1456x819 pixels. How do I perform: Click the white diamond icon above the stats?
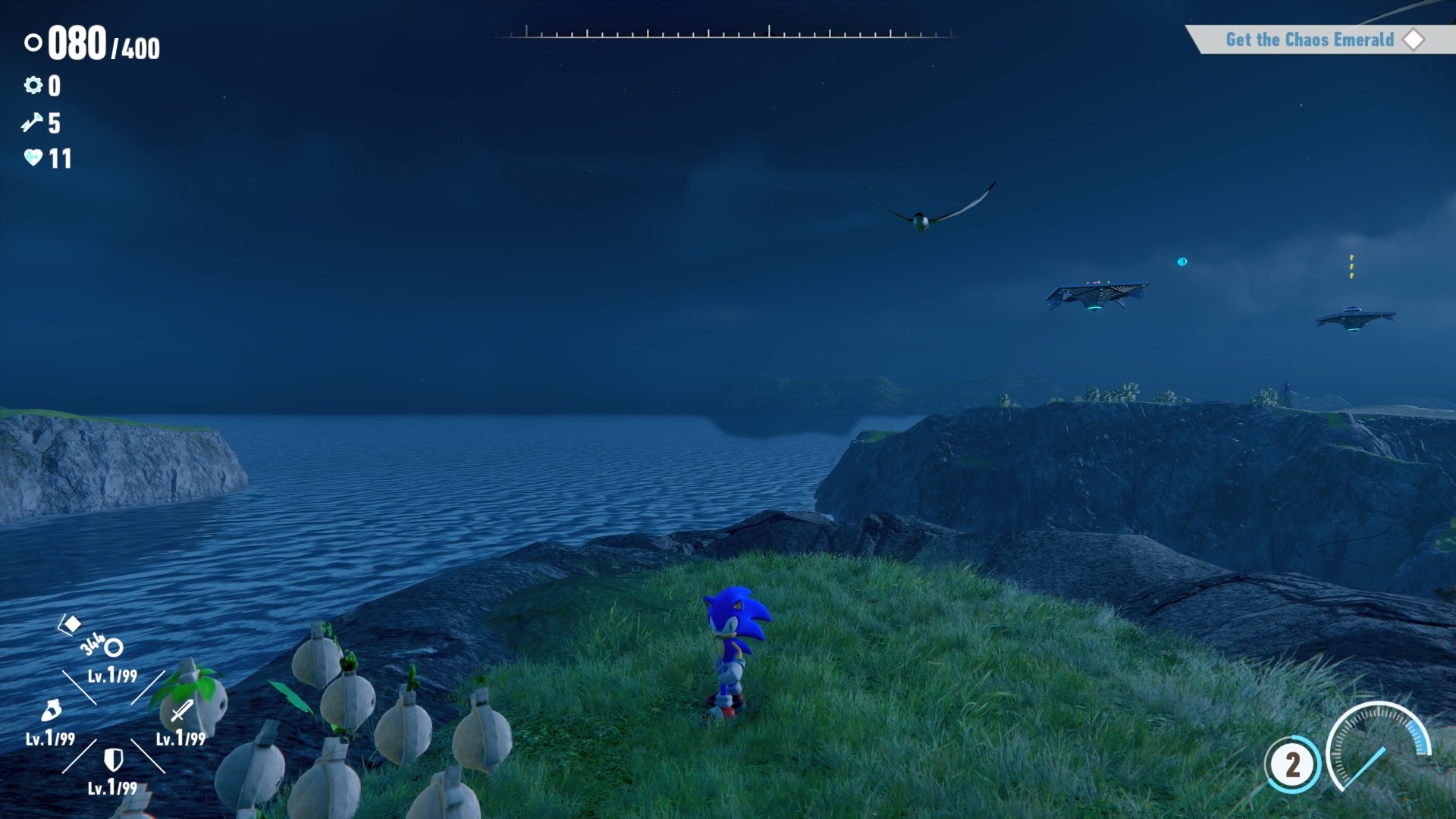(x=71, y=624)
